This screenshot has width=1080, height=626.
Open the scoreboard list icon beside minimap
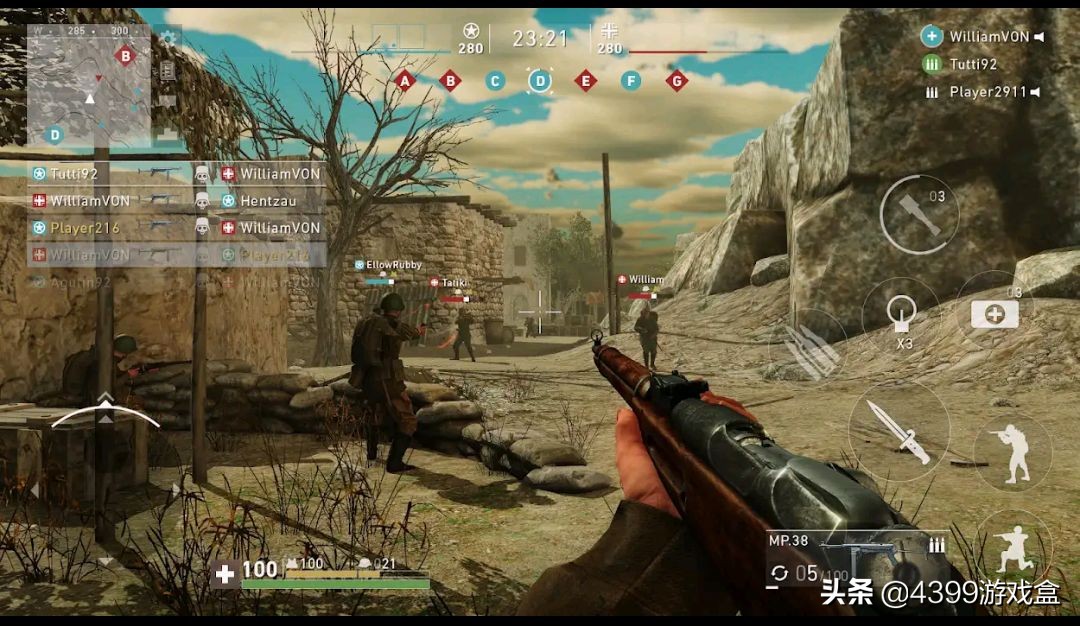coord(168,70)
